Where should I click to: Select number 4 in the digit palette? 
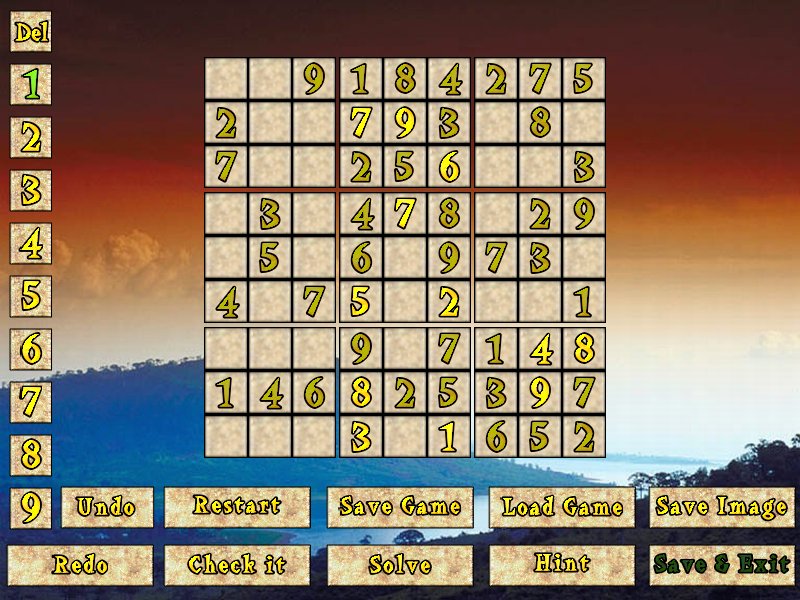coord(31,243)
